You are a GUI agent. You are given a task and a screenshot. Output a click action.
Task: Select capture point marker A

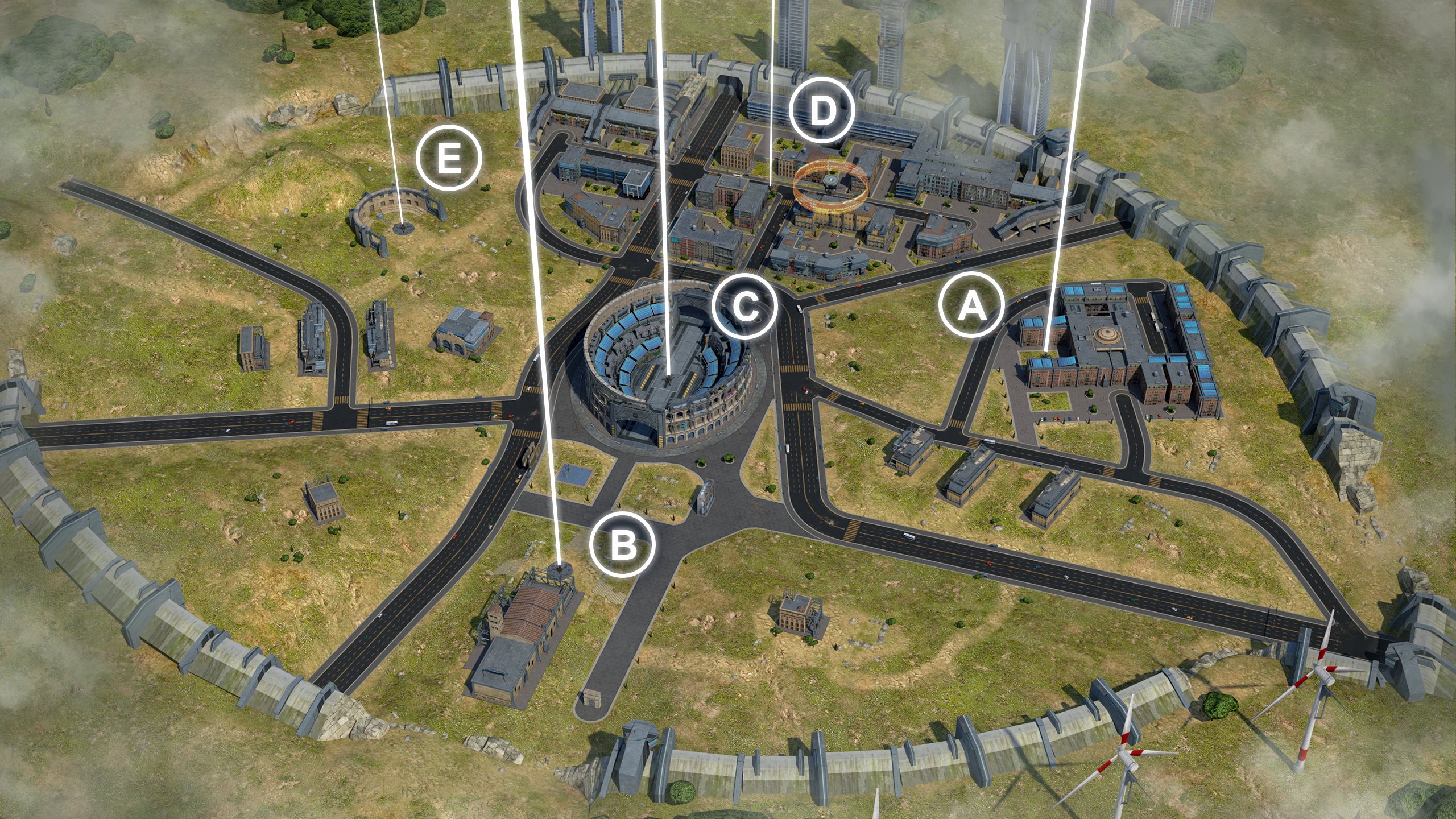(x=971, y=308)
